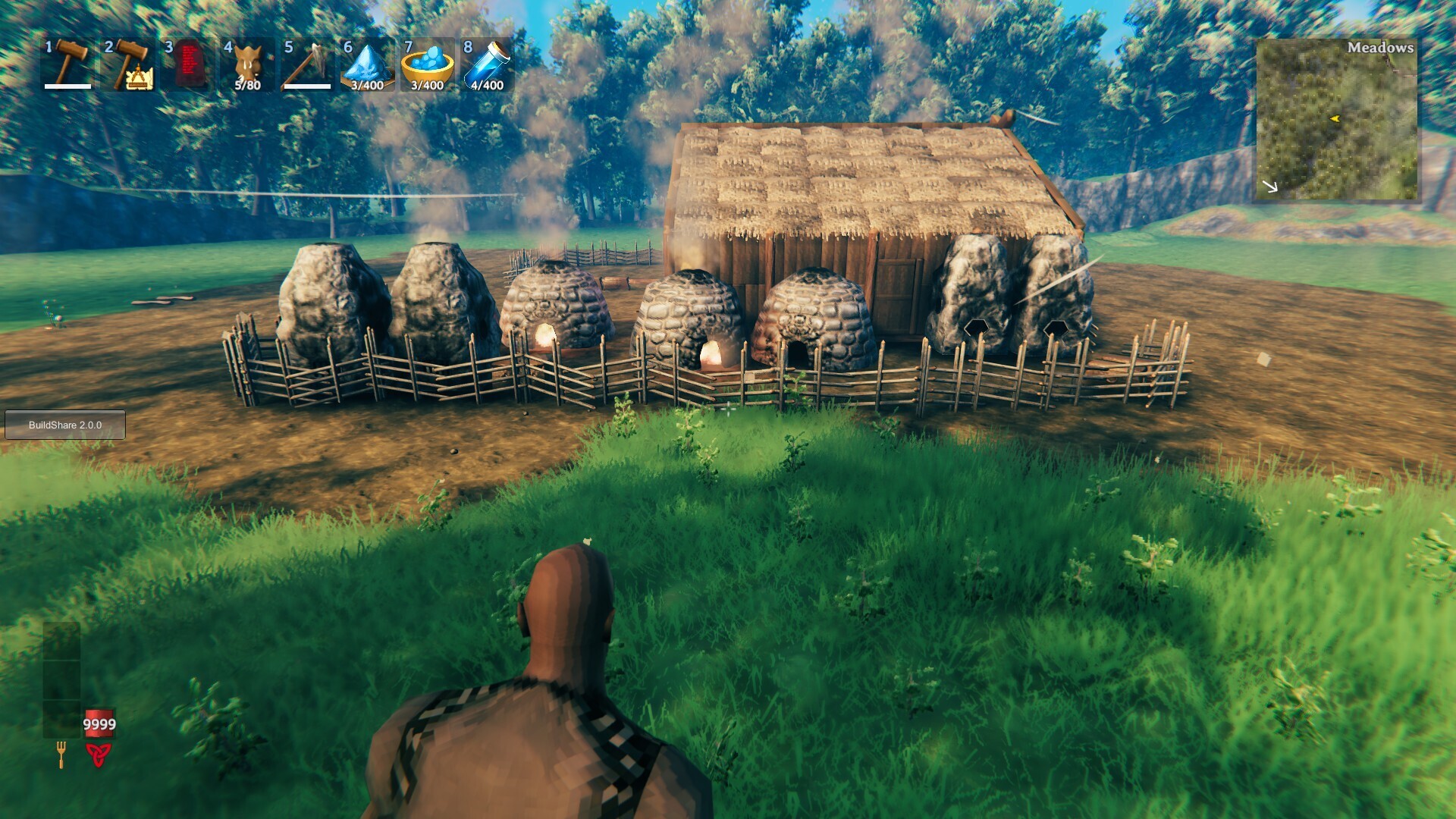Viewport: 1456px width, 819px height.
Task: Use the blue mead potion in slot 8
Action: tap(486, 64)
